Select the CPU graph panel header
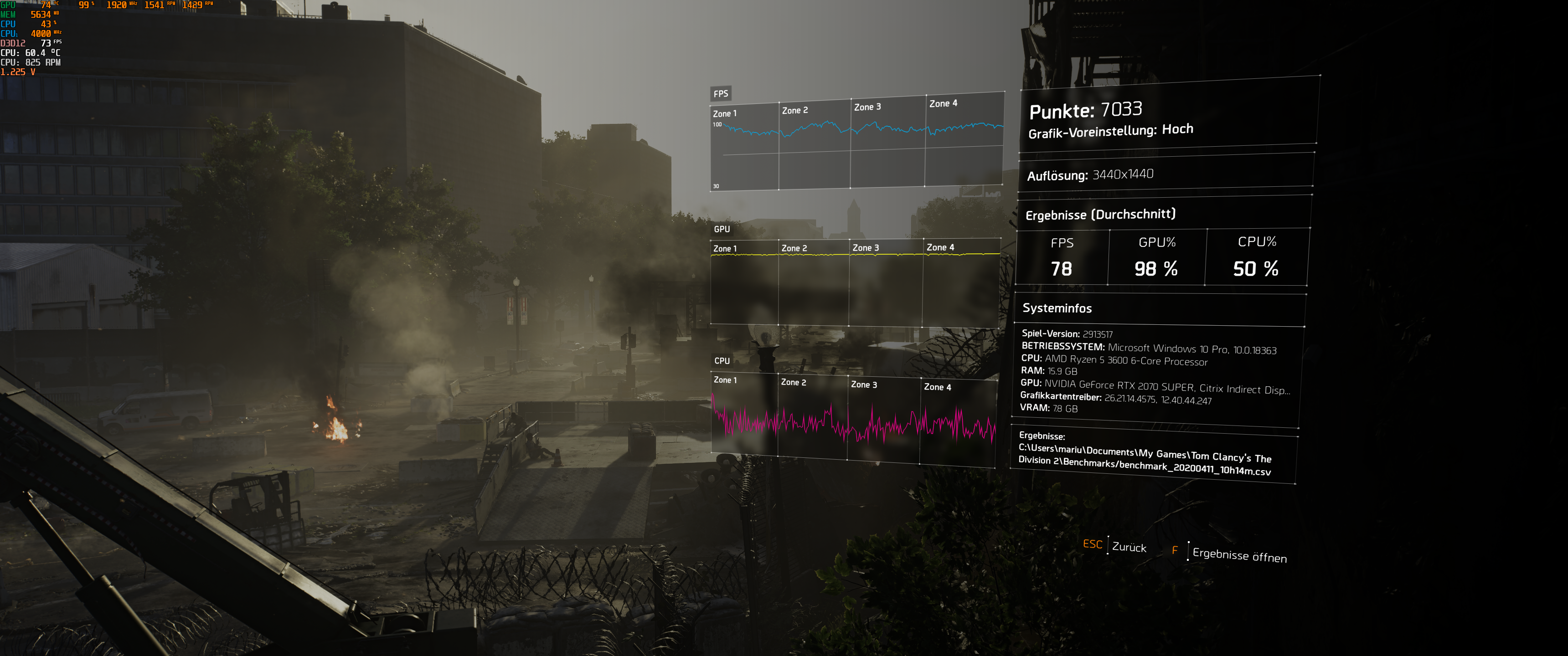Screen dimensions: 1568x656 [x=722, y=361]
